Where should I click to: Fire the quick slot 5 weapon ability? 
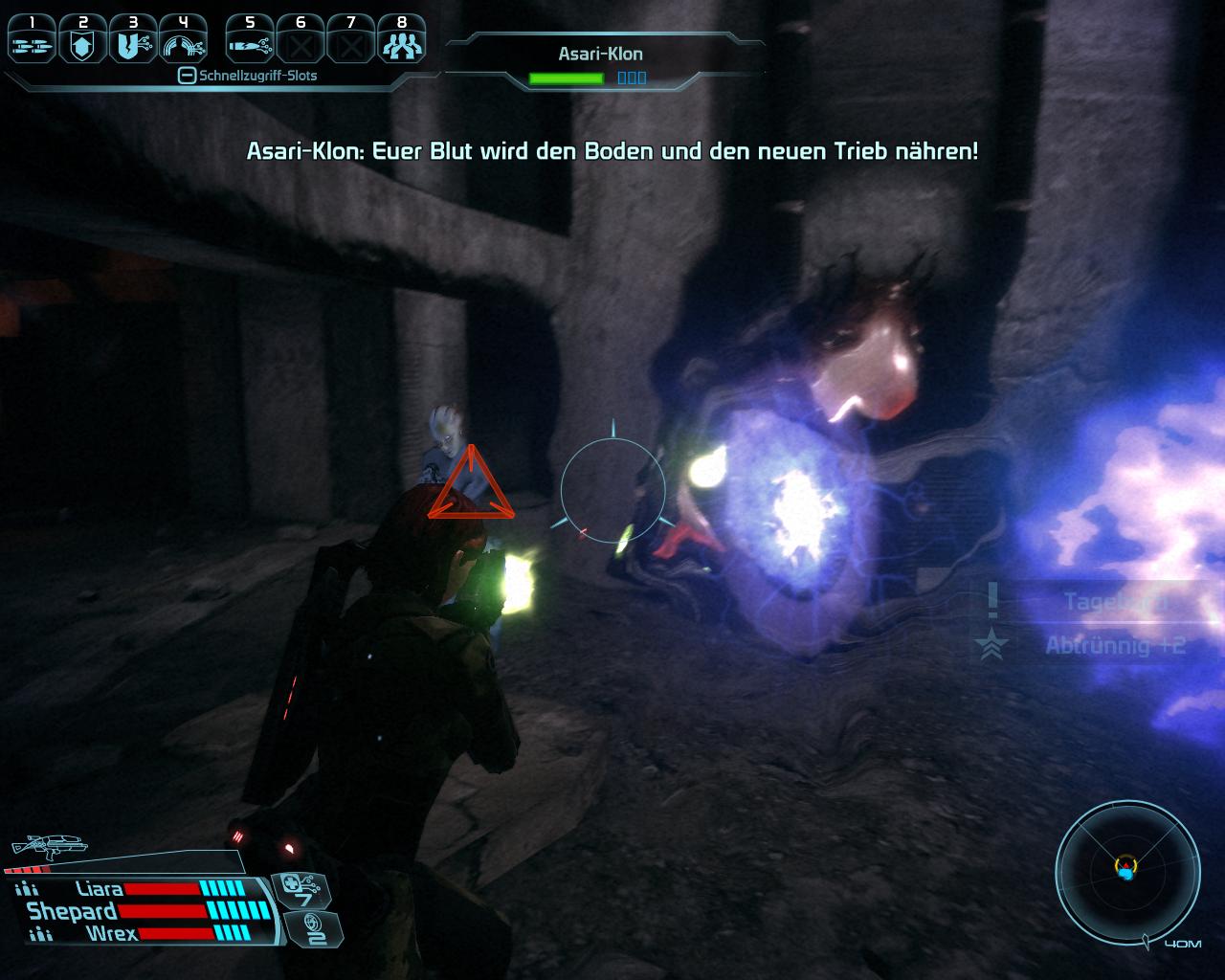251,41
